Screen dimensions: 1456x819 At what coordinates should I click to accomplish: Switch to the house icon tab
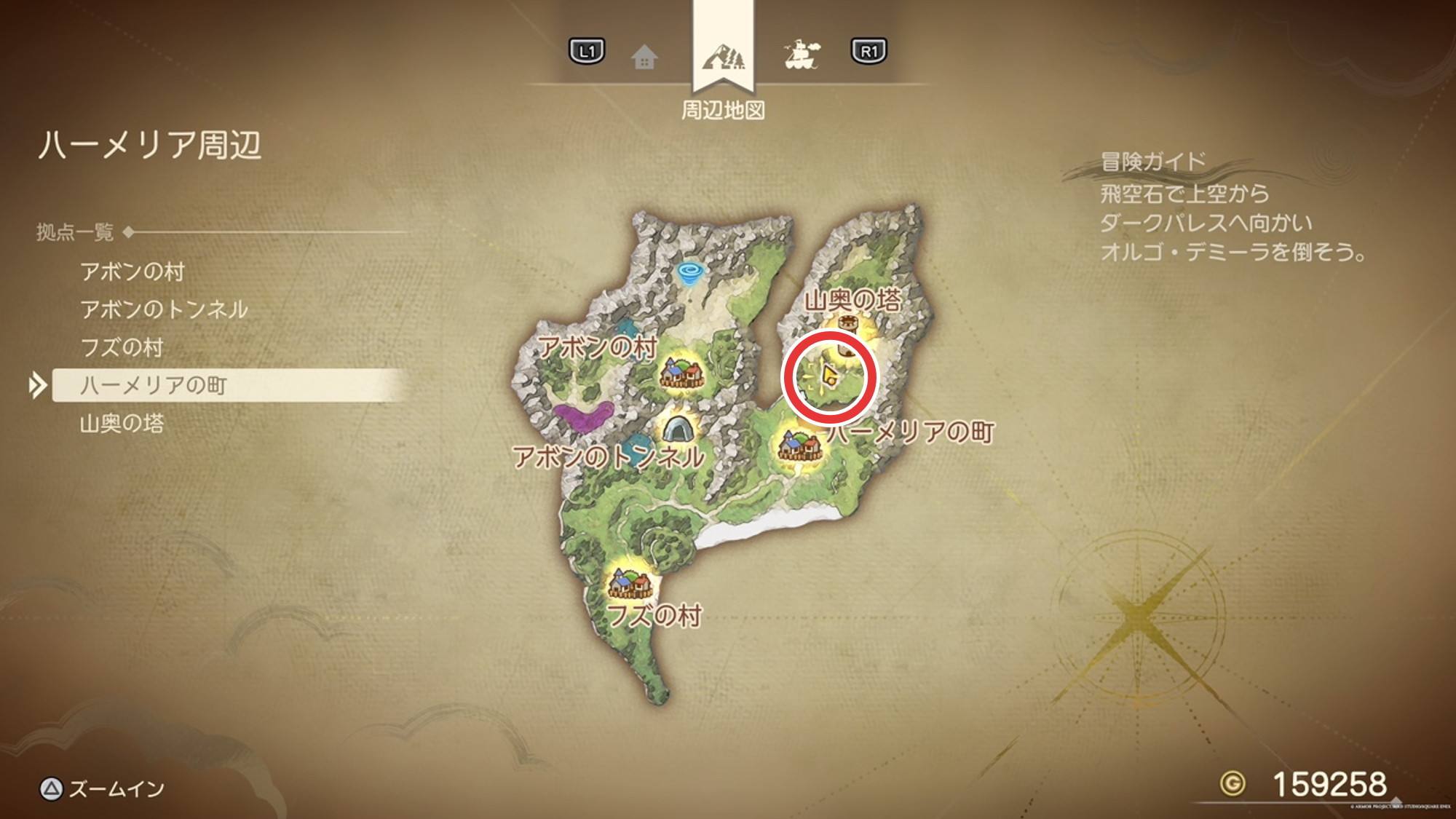(x=644, y=57)
